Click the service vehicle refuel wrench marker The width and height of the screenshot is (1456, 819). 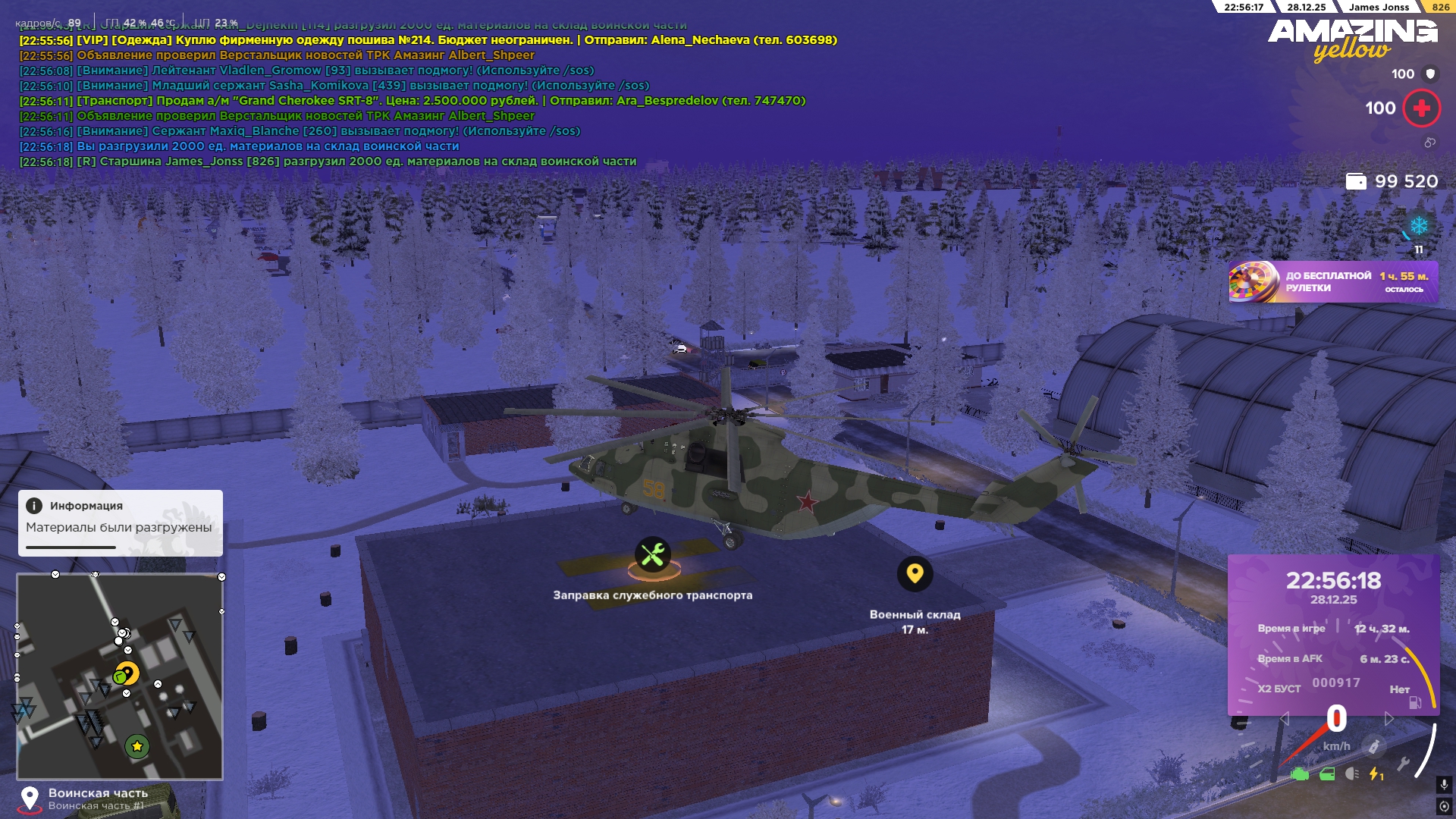[x=652, y=555]
